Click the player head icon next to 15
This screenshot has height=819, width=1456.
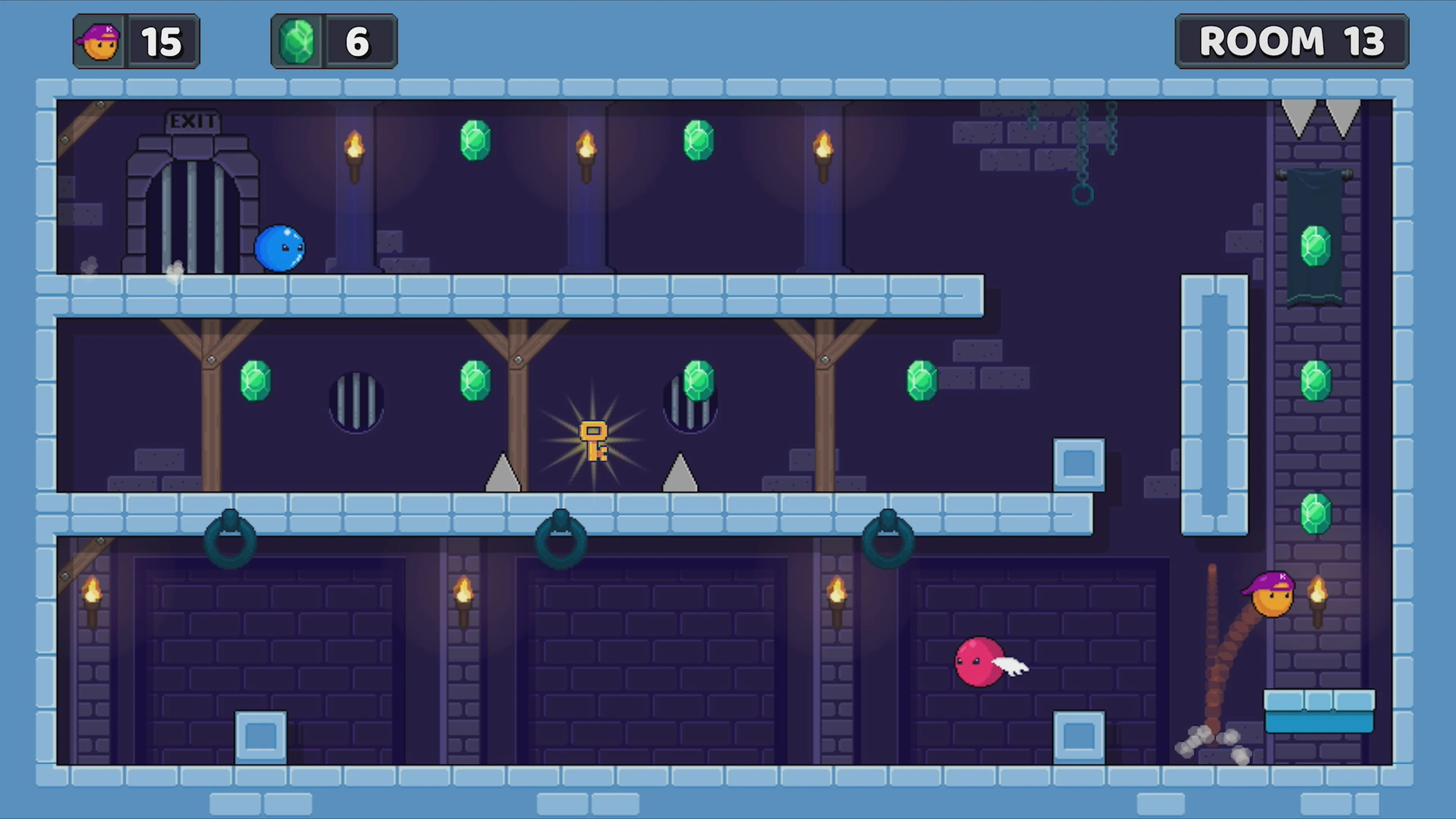tap(98, 40)
